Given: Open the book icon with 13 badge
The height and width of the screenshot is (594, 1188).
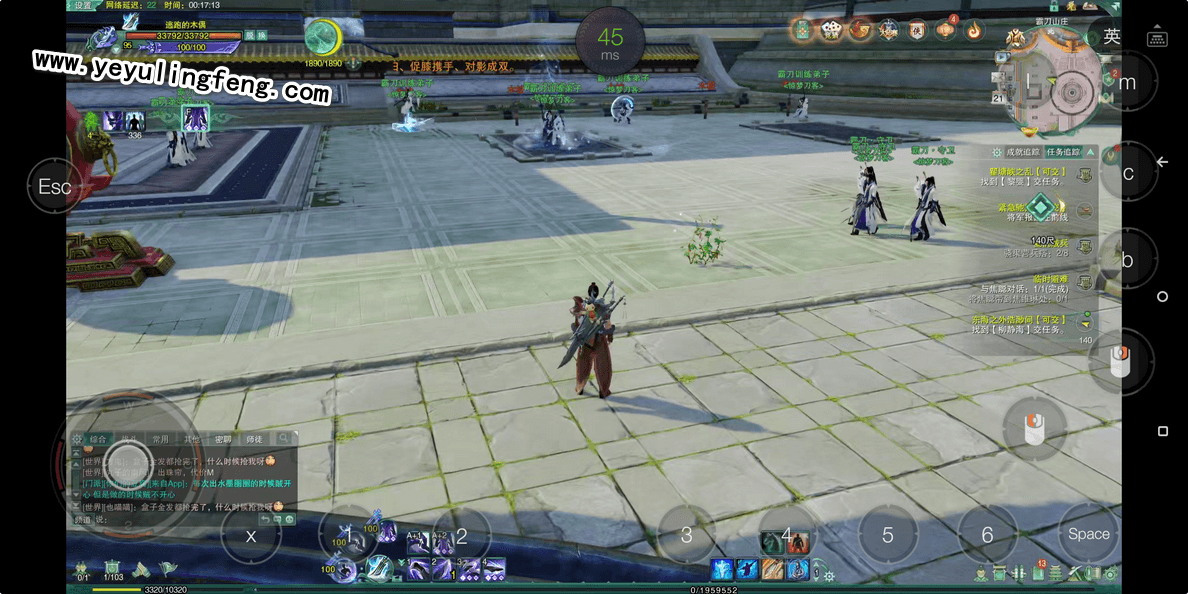Looking at the screenshot, I should coord(1037,573).
